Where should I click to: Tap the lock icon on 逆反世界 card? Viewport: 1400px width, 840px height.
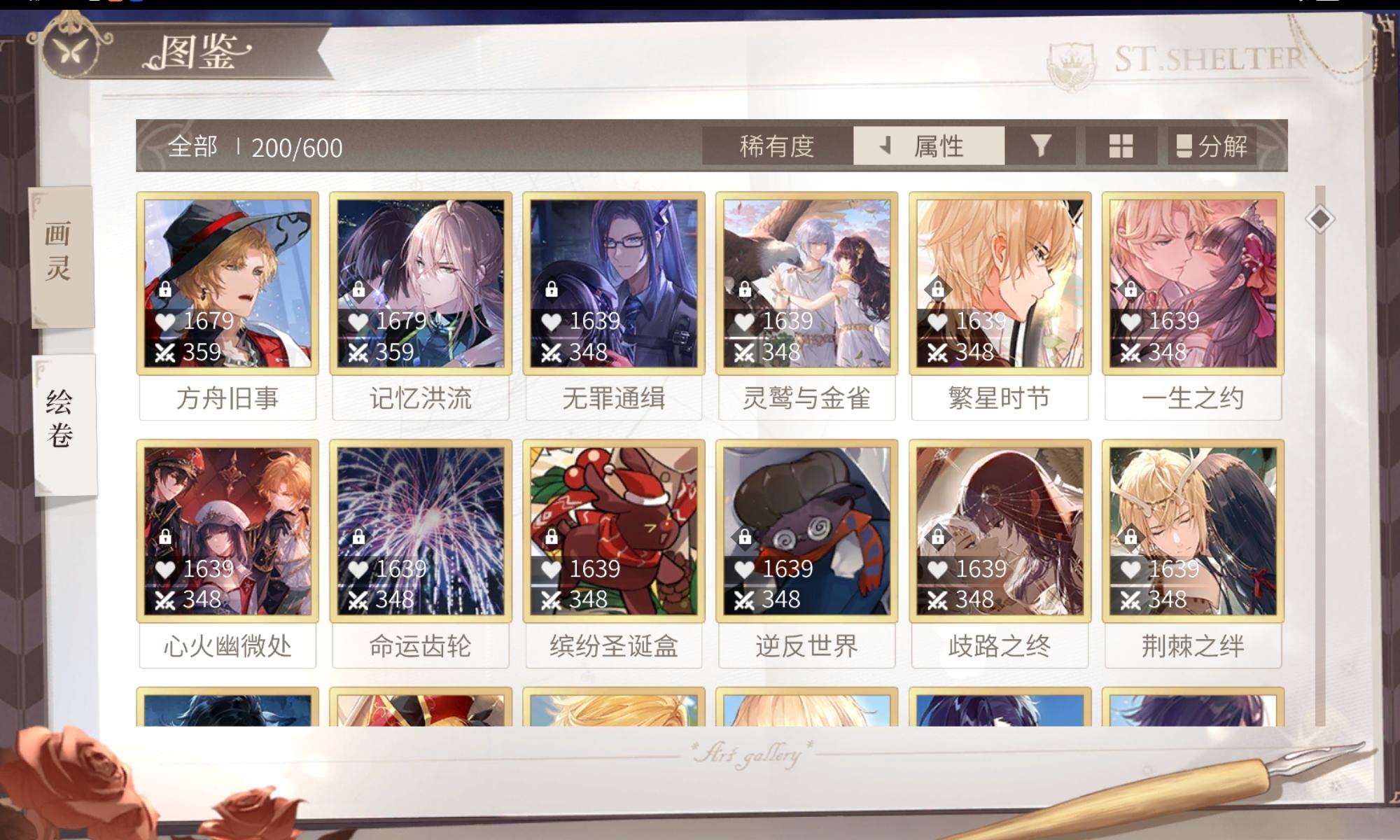pos(745,537)
